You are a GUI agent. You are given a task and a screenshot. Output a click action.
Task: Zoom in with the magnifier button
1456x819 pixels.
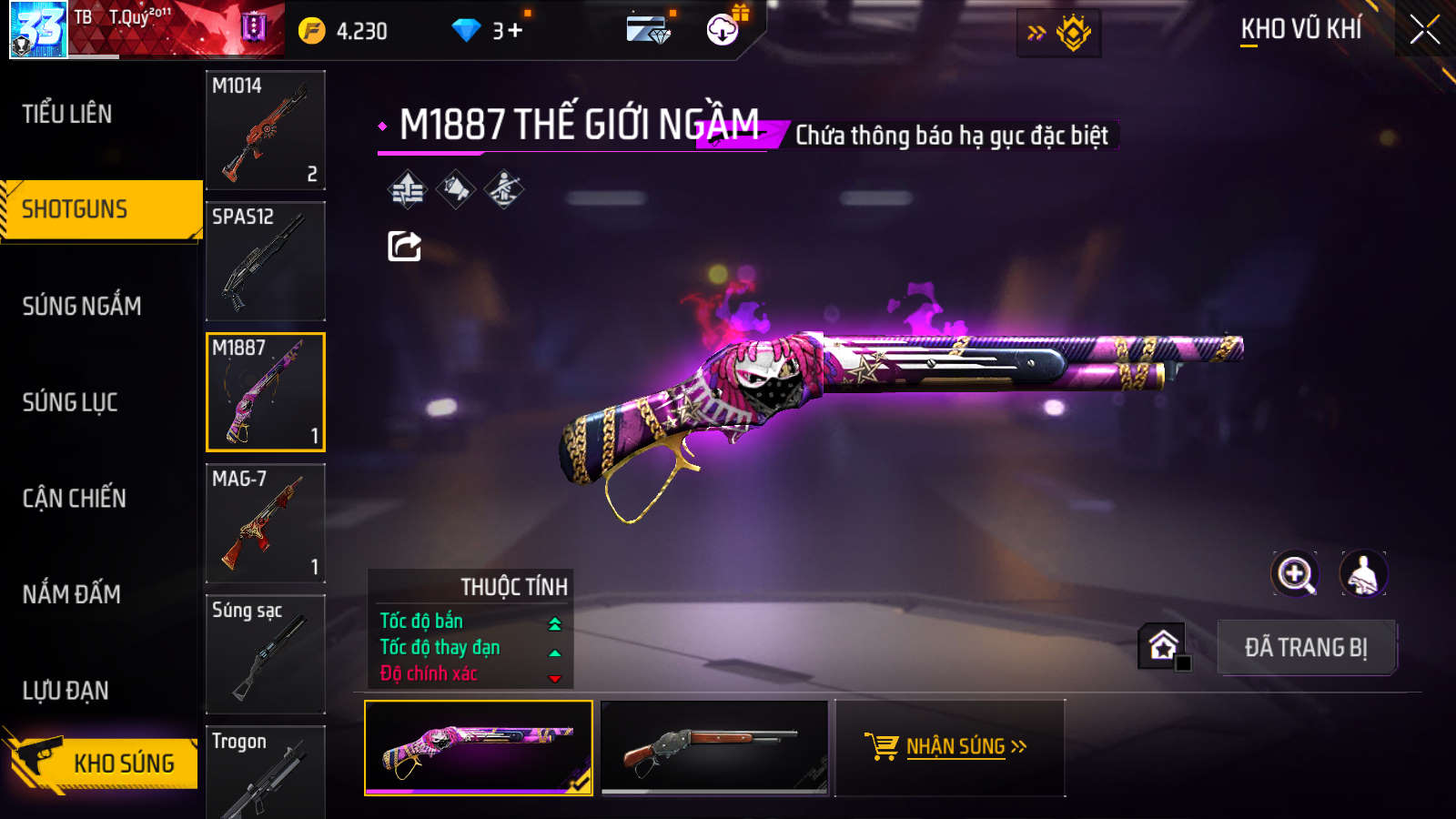point(1295,574)
